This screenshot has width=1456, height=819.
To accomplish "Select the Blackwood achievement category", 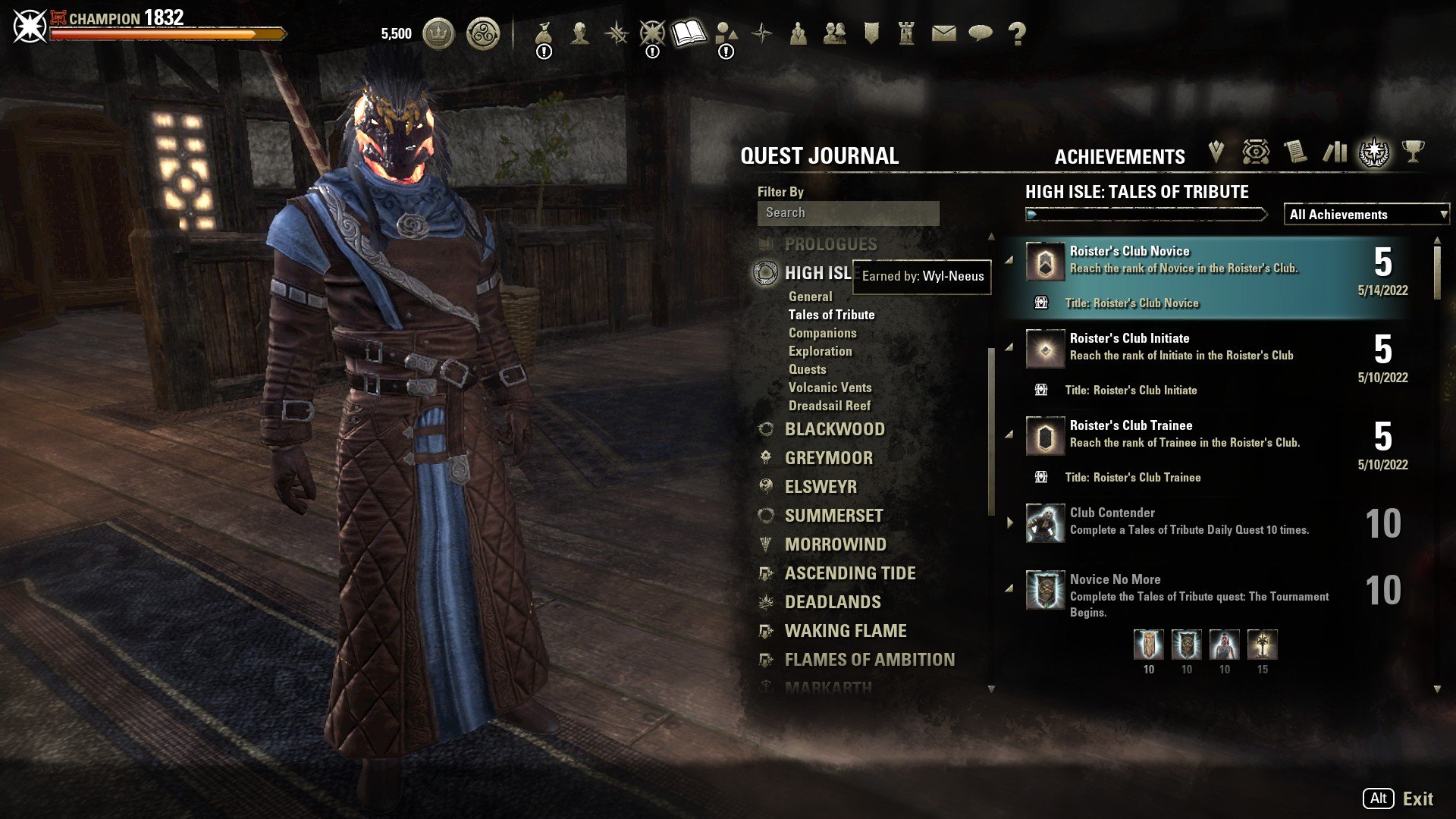I will tap(834, 429).
